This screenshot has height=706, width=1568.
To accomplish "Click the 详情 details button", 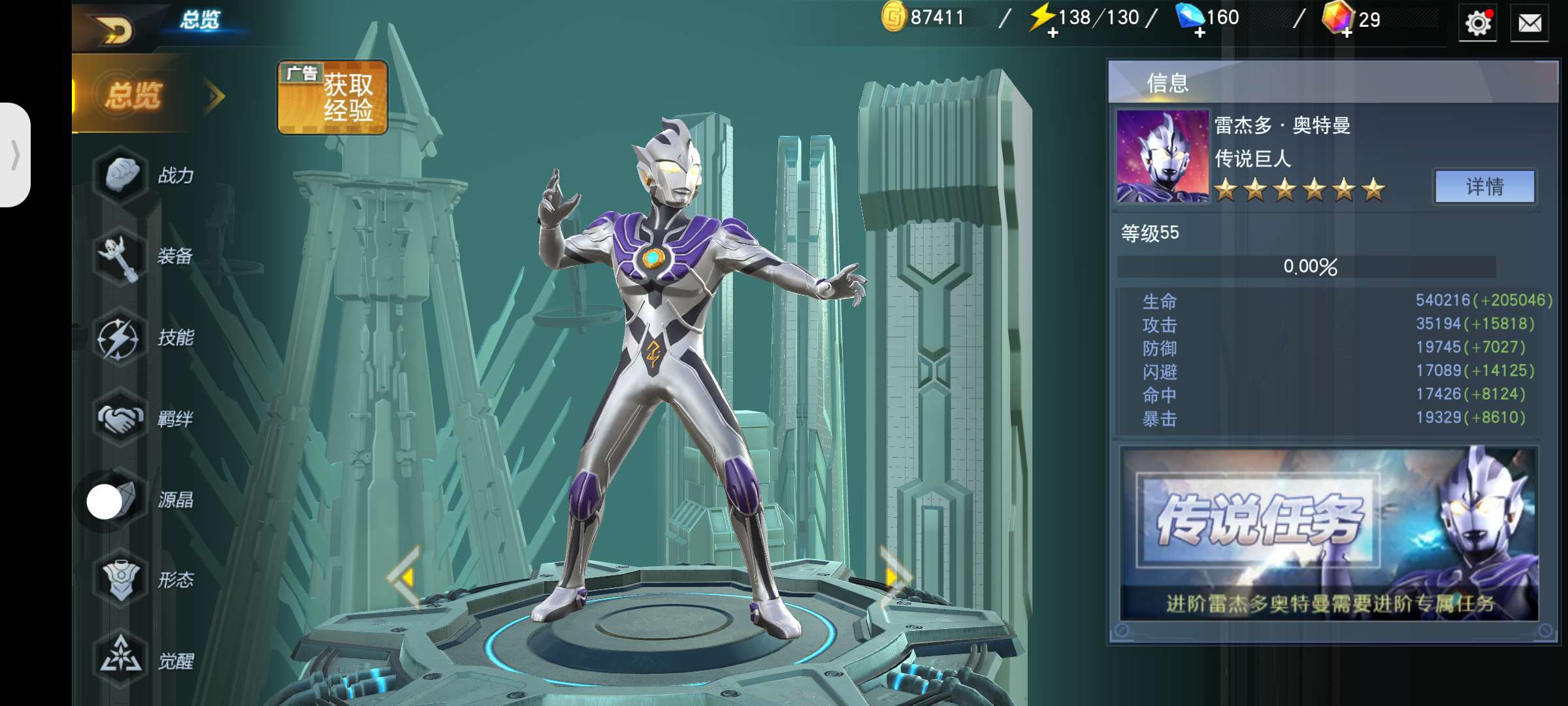I will (1484, 187).
